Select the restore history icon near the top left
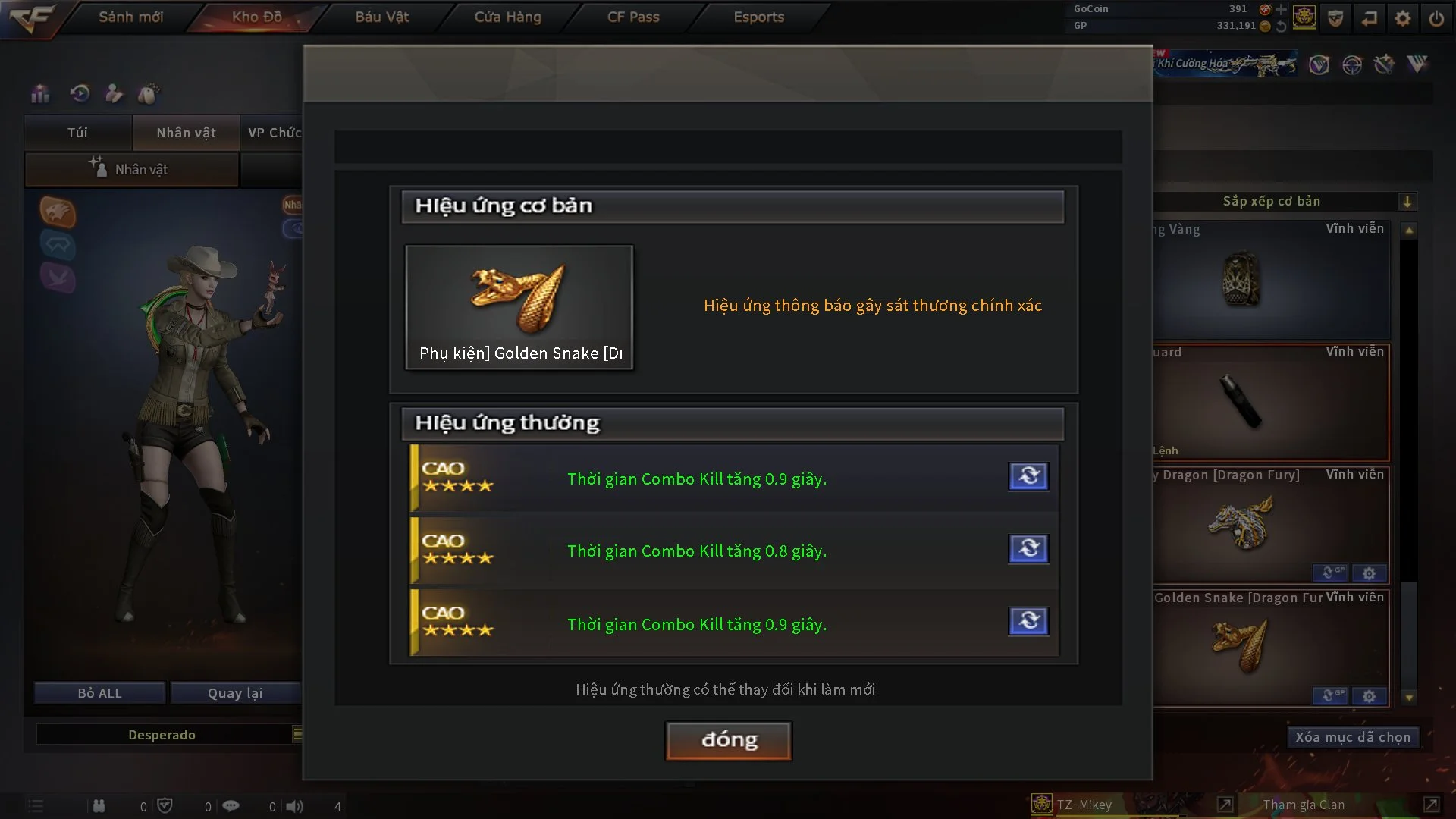1456x819 pixels. (79, 93)
